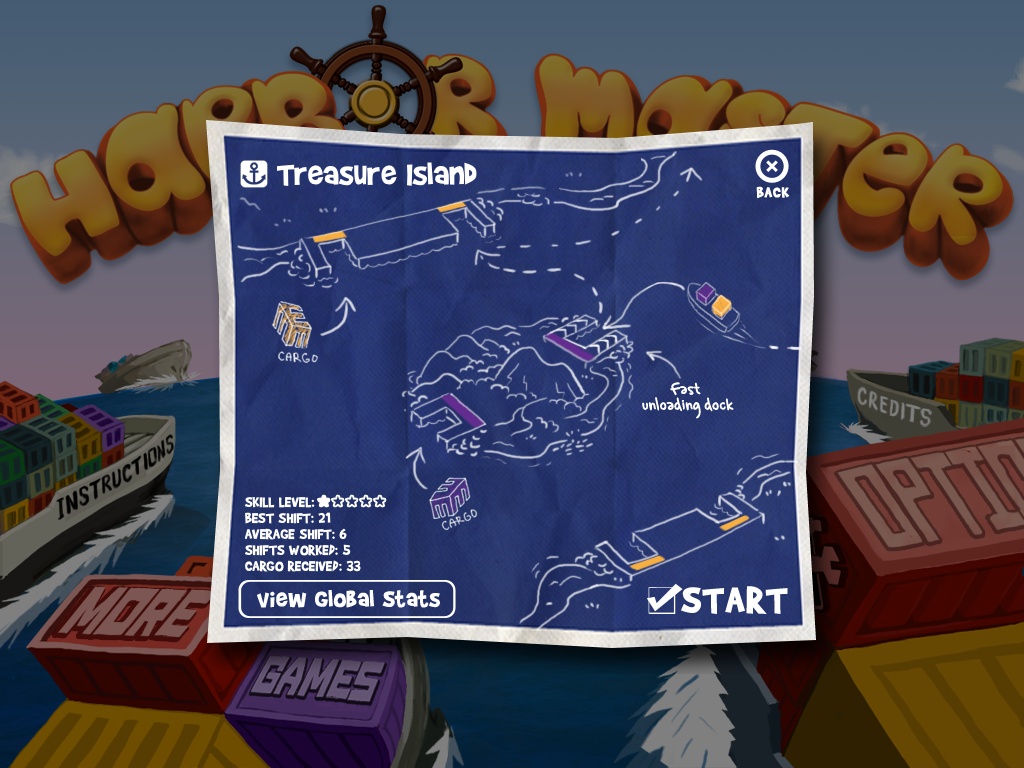Screen dimensions: 1024x768
Task: Start the Treasure Island level
Action: pyautogui.click(x=718, y=600)
